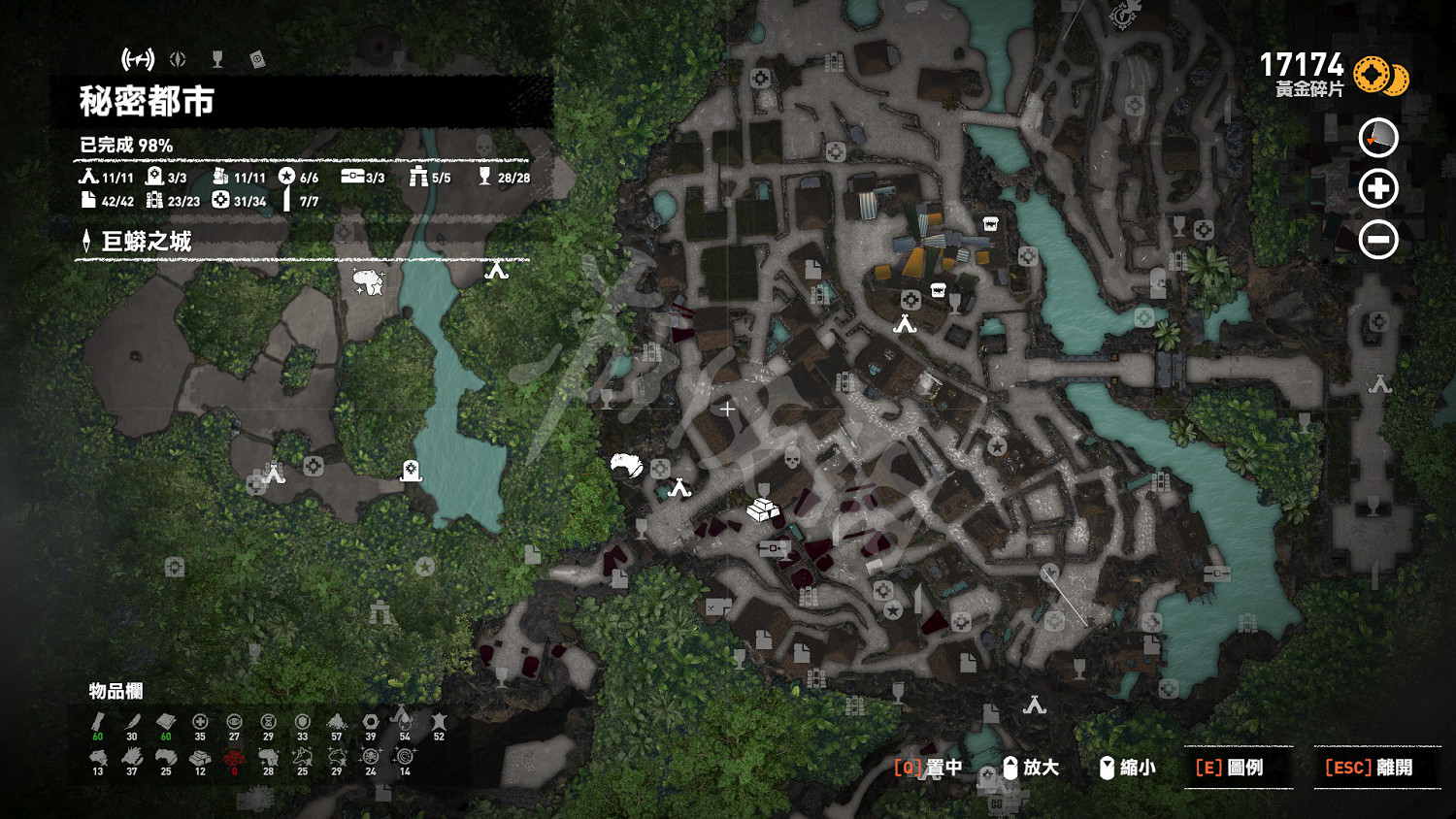
Task: Open the chalice challenges tab
Action: pyautogui.click(x=217, y=60)
